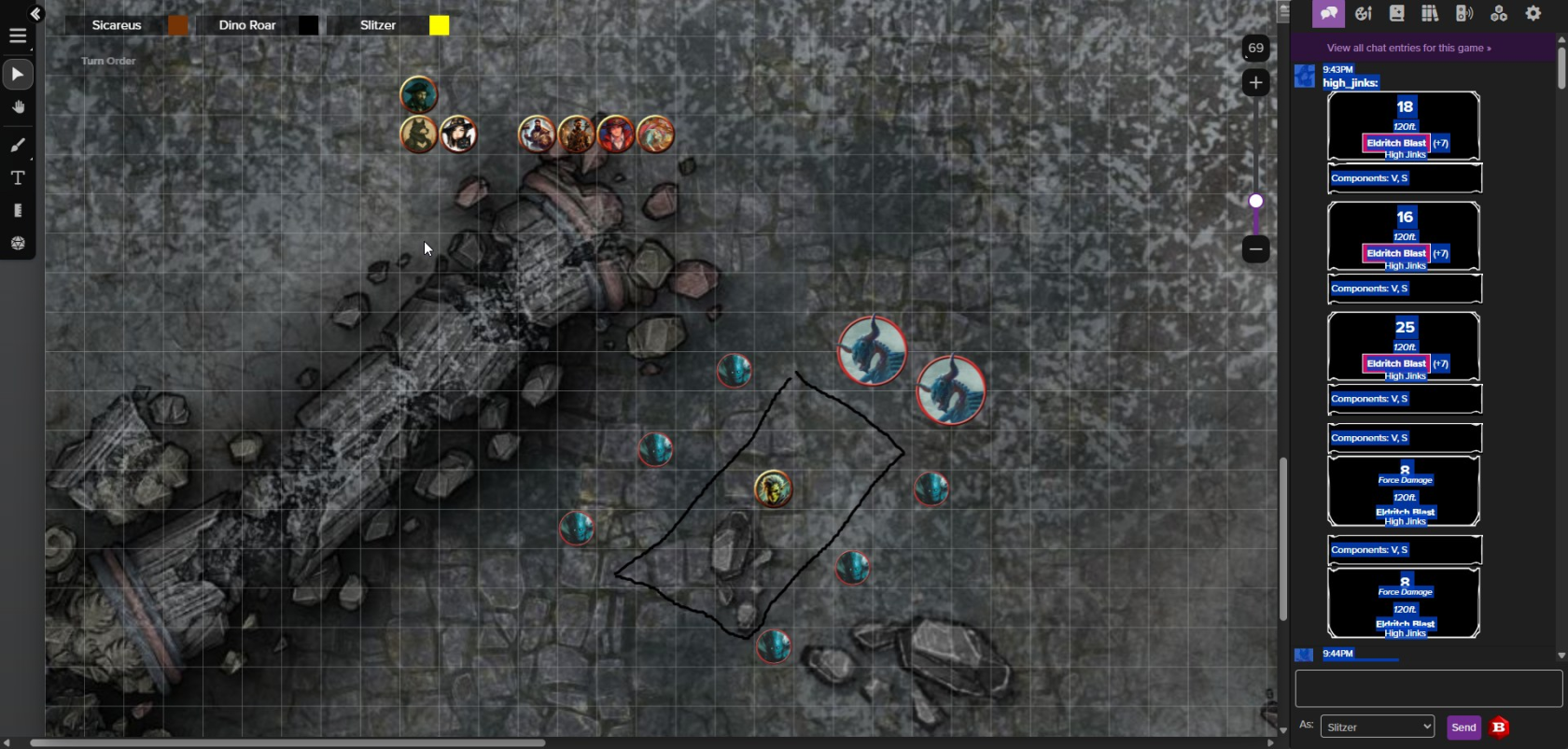The width and height of the screenshot is (1568, 749).
Task: Activate the pan hand tool
Action: [18, 107]
